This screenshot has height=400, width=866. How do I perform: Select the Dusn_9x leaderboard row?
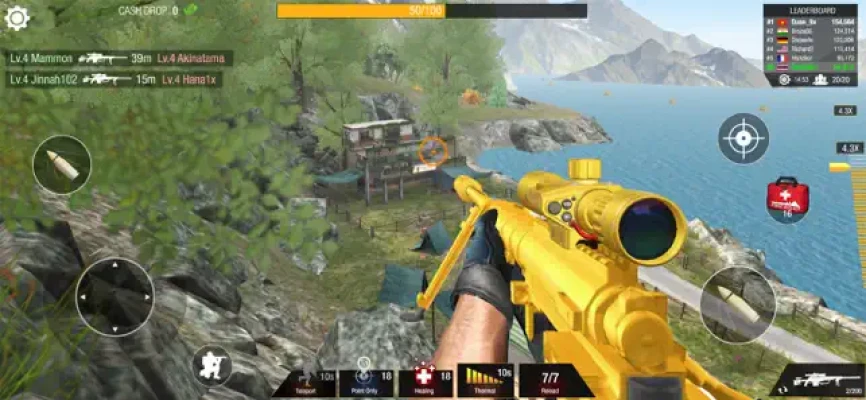coord(809,22)
